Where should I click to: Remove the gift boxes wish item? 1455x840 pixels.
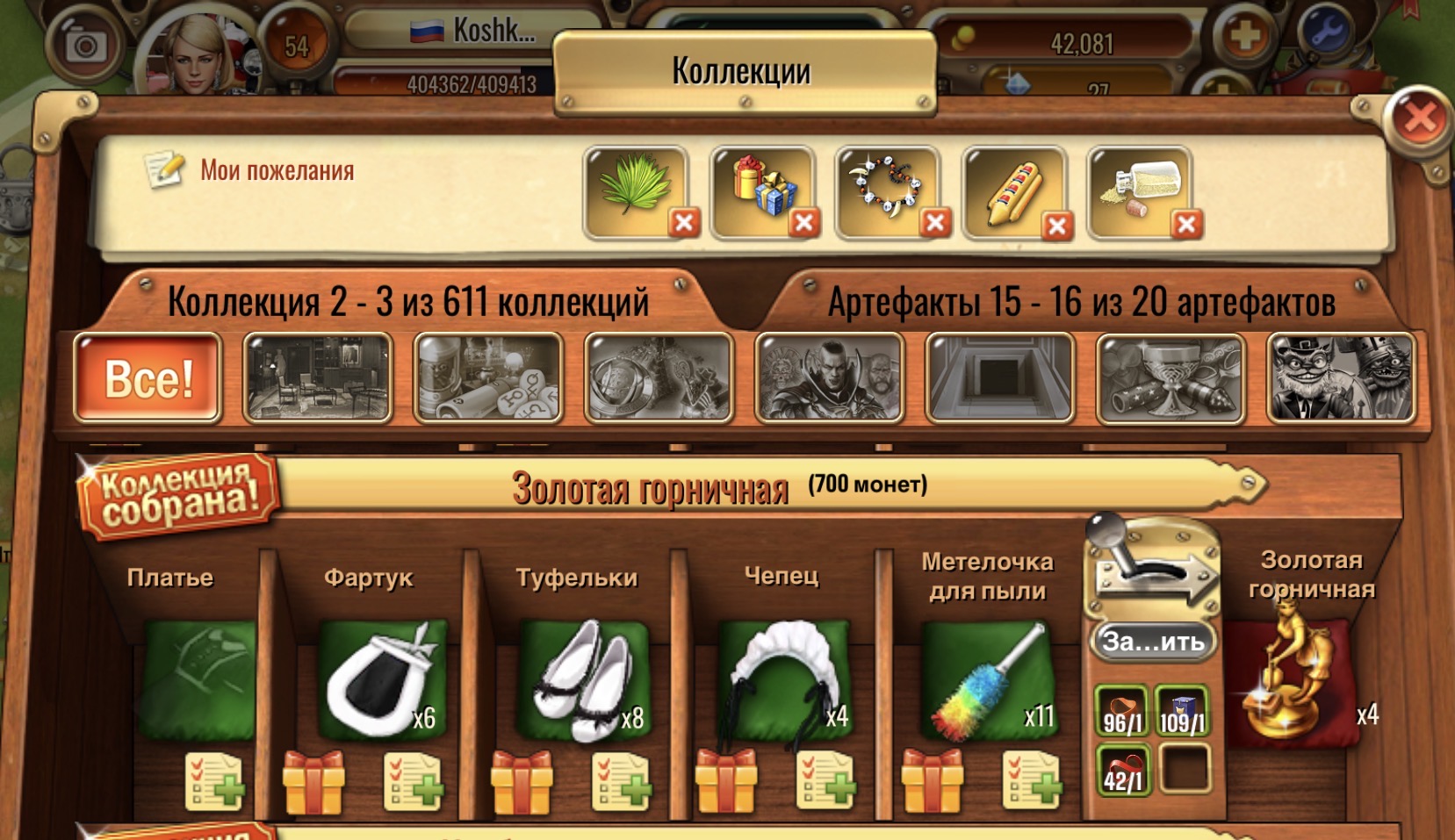click(803, 223)
